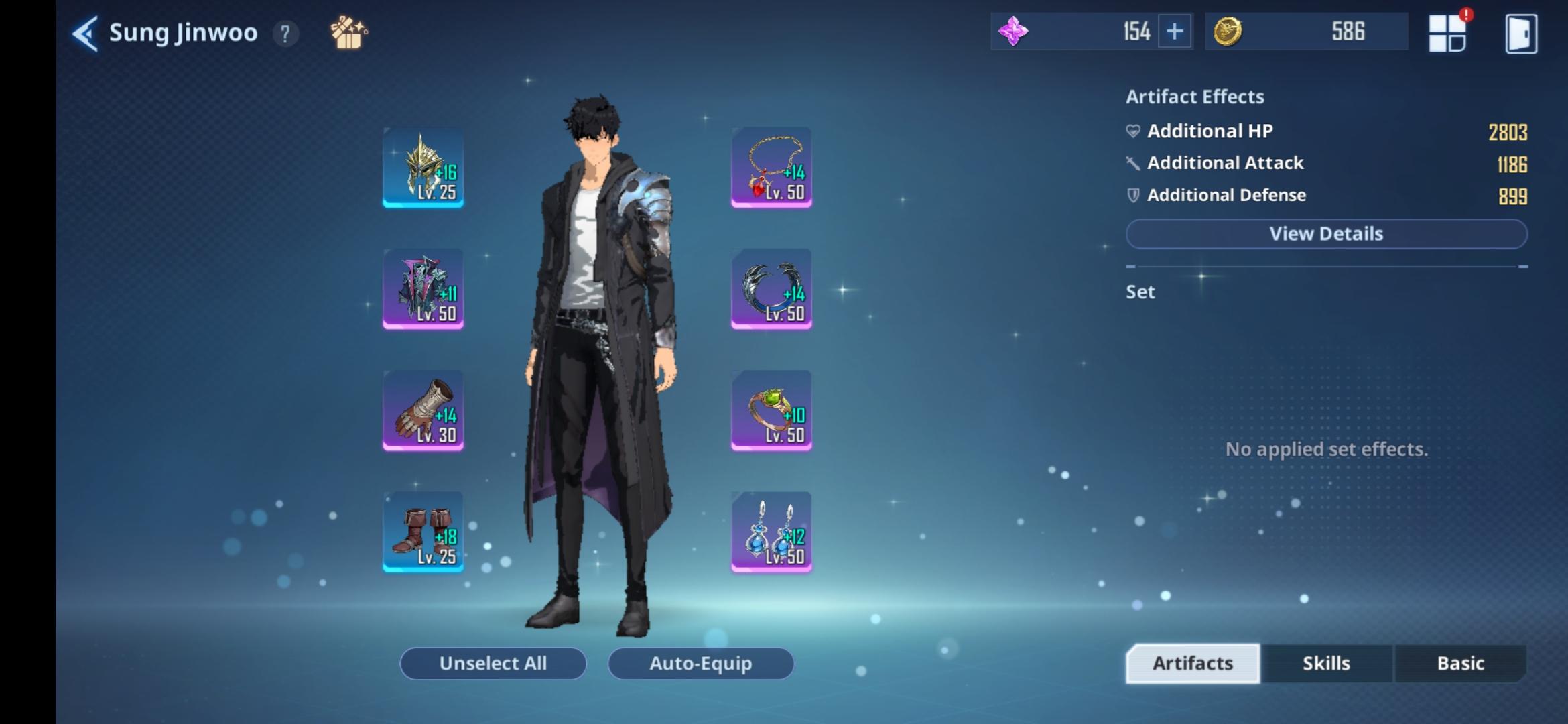Click View Details for artifact effects
Viewport: 1568px width, 724px height.
[1326, 233]
